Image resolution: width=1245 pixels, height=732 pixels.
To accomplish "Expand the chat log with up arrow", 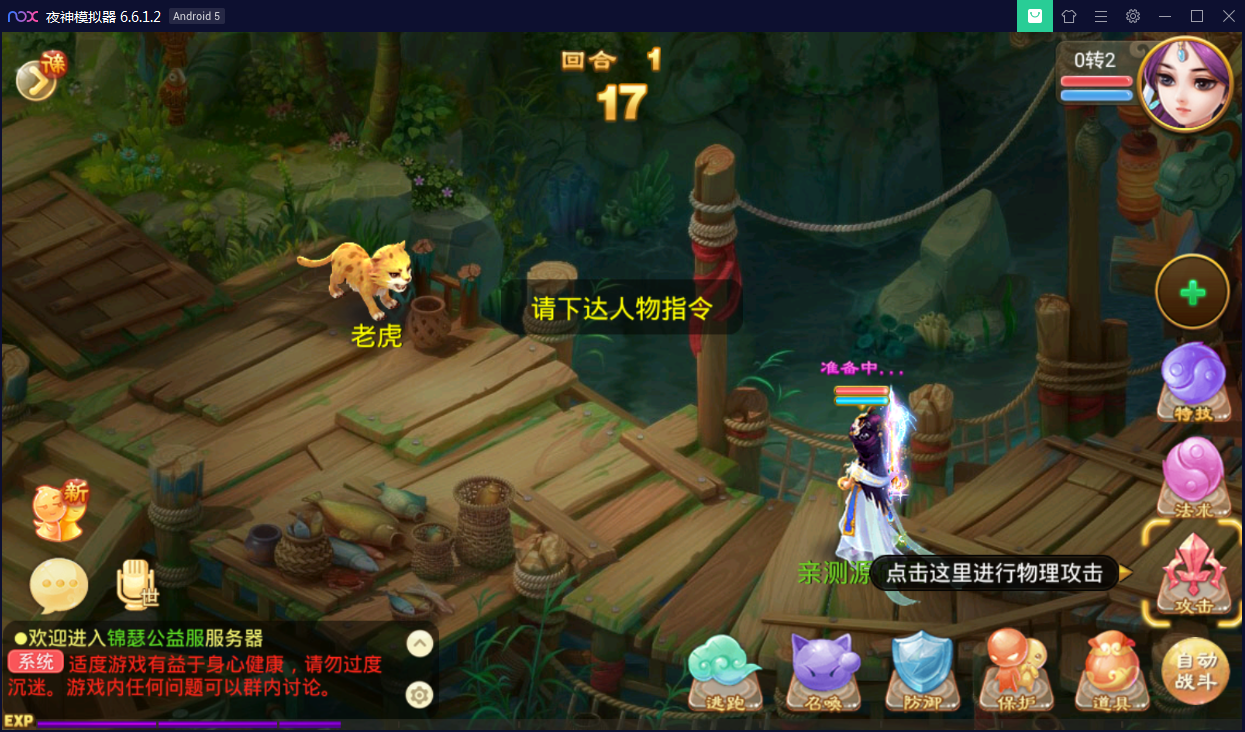I will 420,644.
